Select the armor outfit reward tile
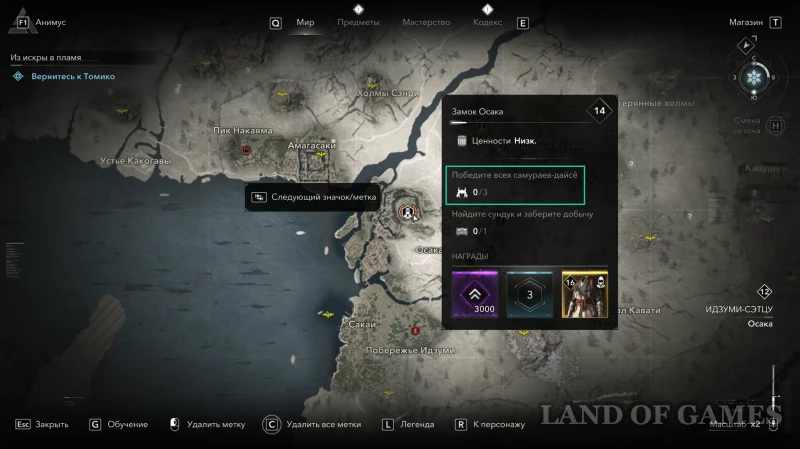The image size is (800, 449). 585,294
